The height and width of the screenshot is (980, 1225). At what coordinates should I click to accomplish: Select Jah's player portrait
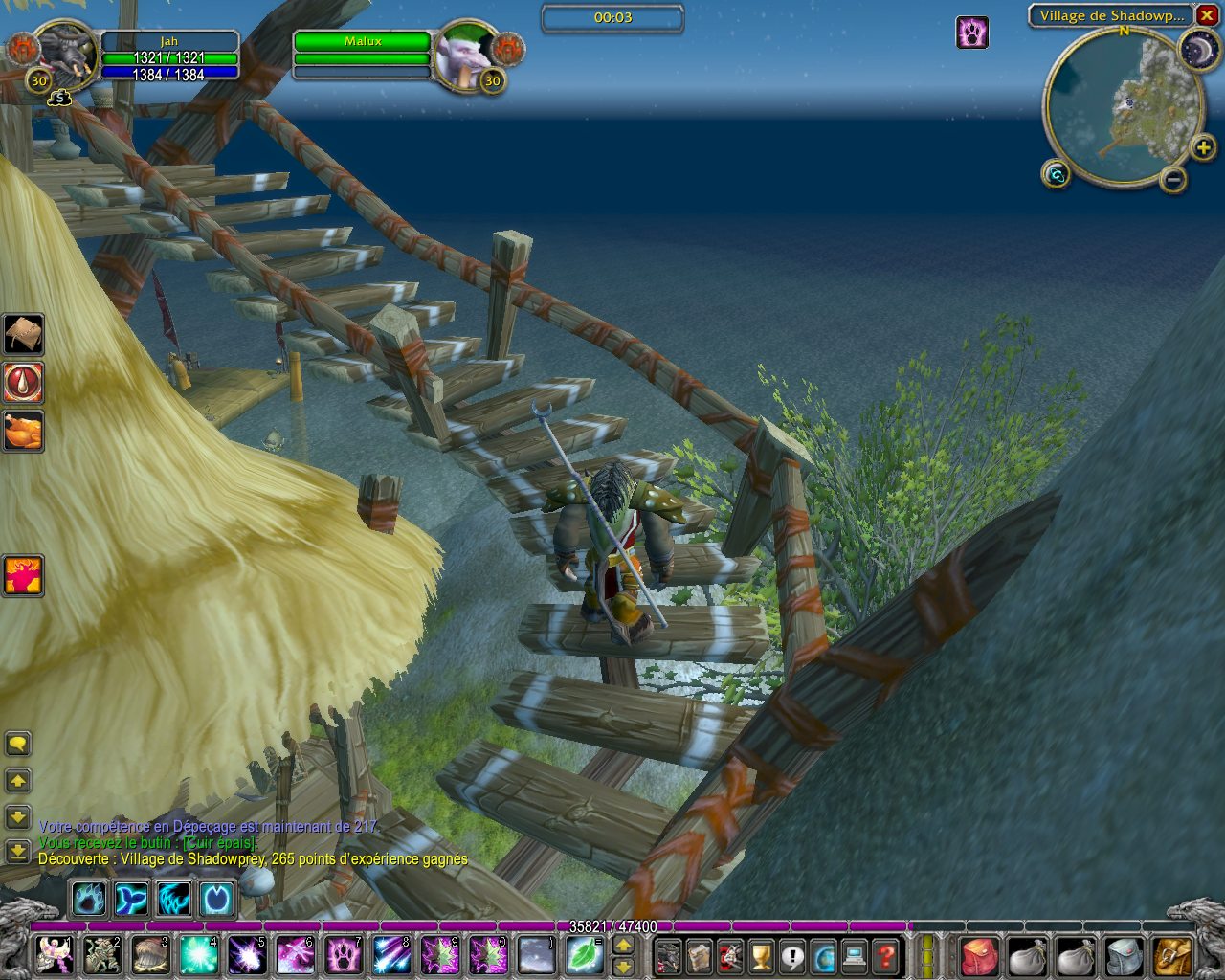click(x=66, y=55)
